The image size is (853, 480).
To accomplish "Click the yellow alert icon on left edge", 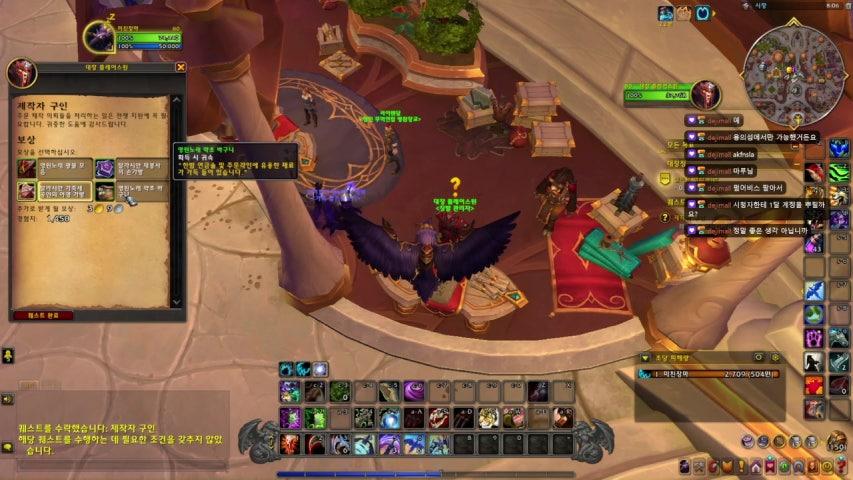I will point(7,356).
